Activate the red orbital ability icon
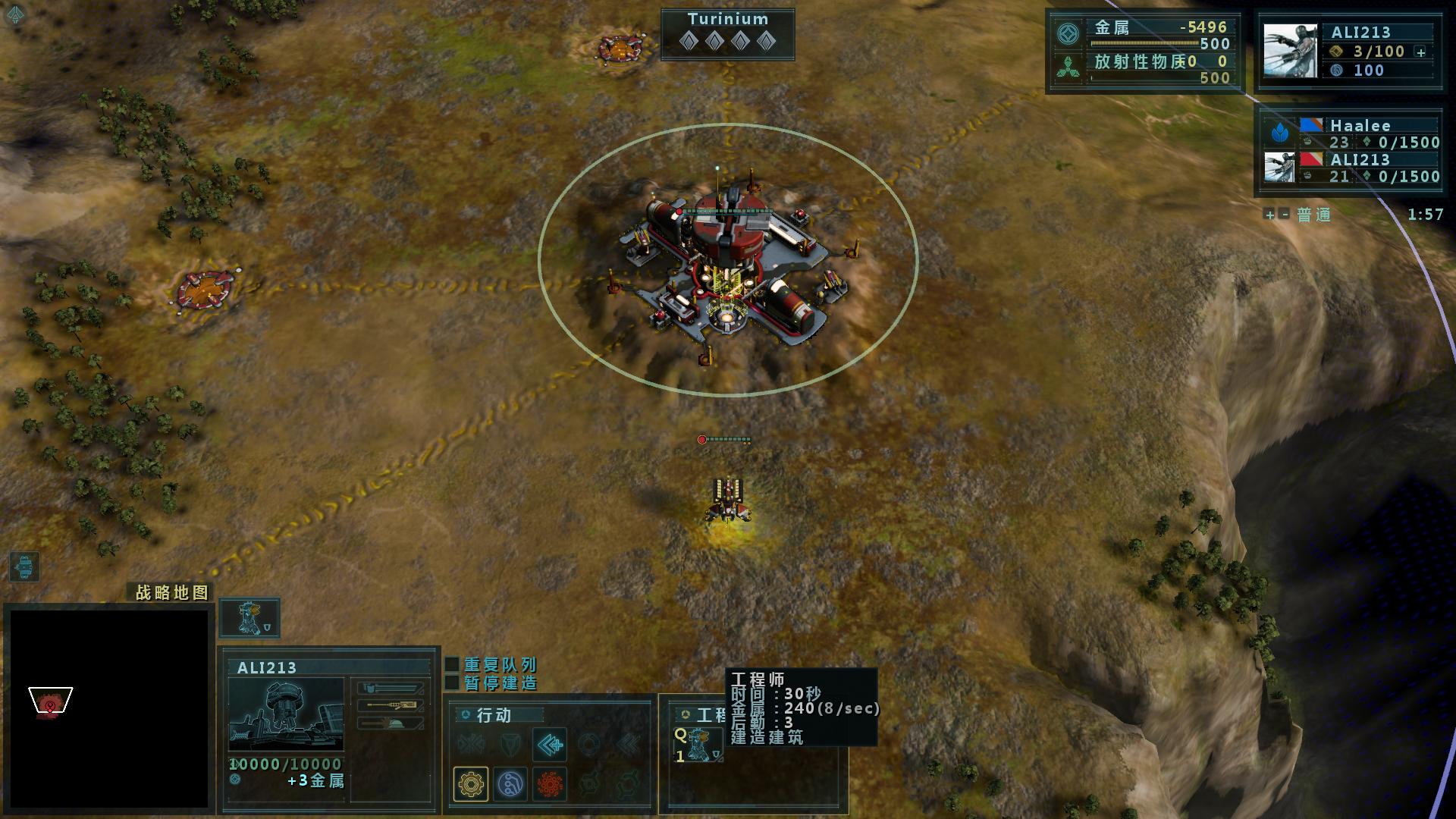 coord(550,783)
